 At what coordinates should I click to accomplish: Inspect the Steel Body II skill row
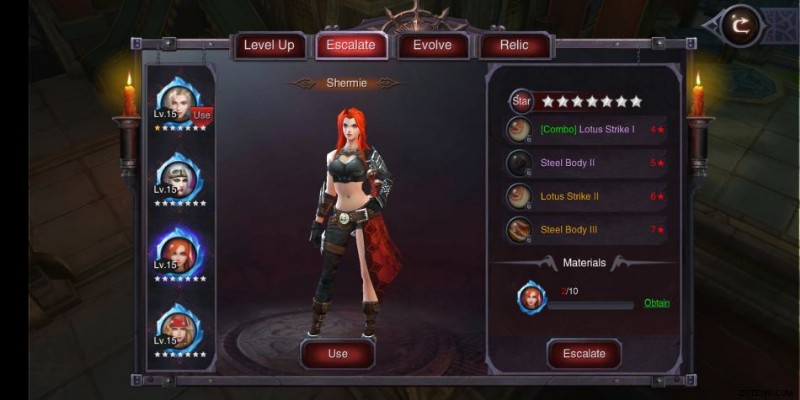pos(585,163)
